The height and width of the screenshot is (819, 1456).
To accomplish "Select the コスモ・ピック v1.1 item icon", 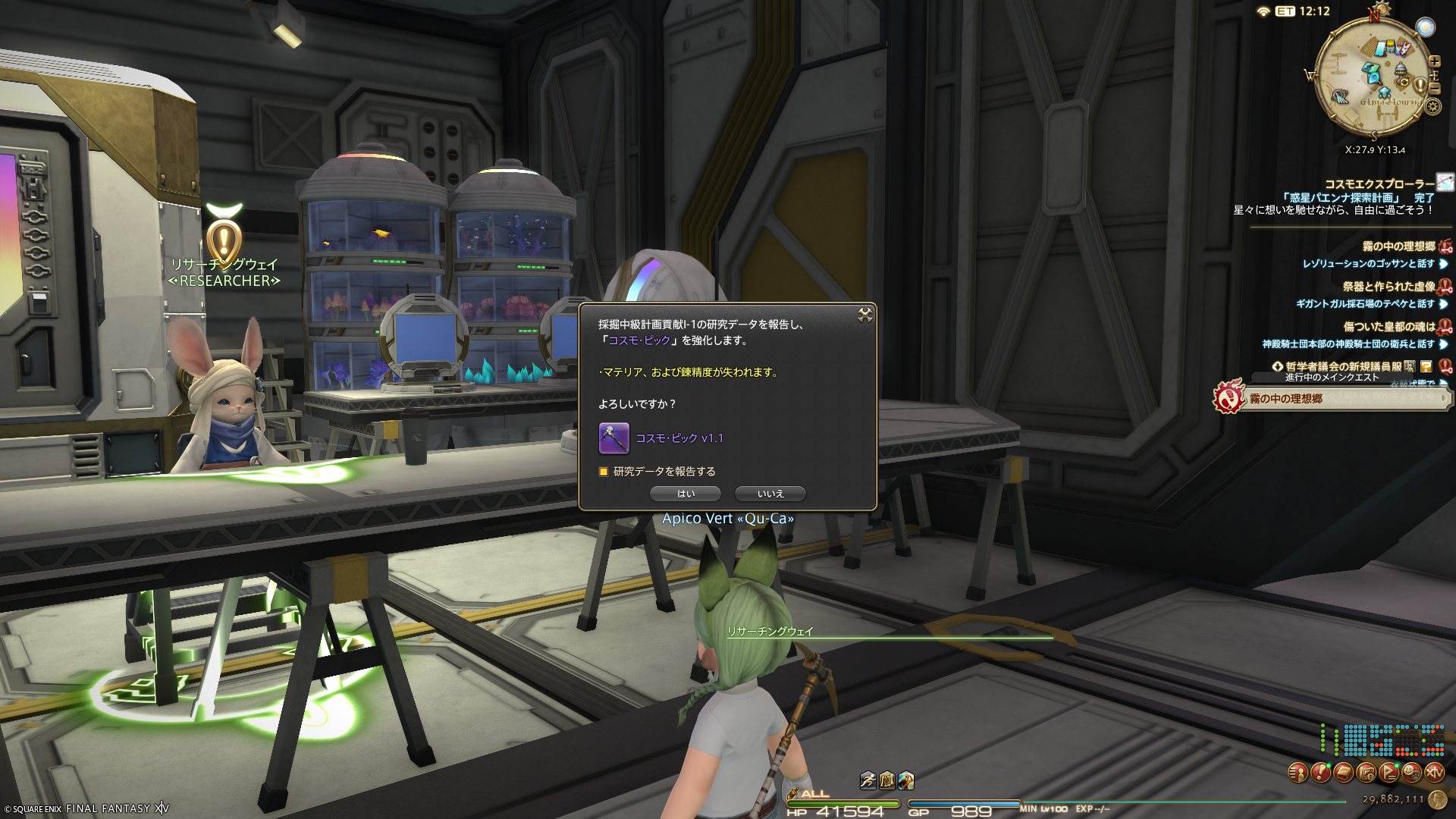I will click(x=613, y=438).
